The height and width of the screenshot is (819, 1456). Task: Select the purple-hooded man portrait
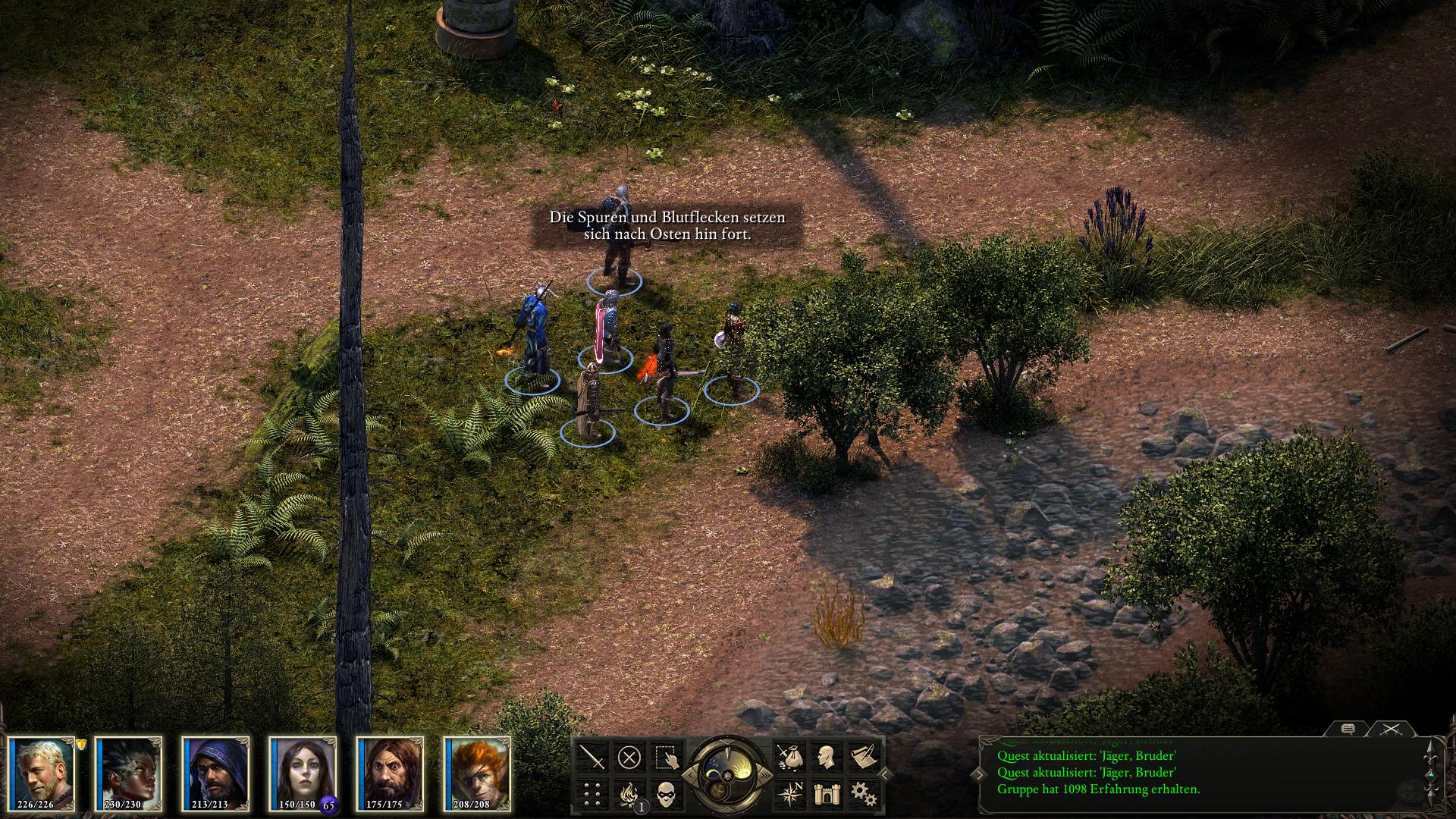[216, 772]
